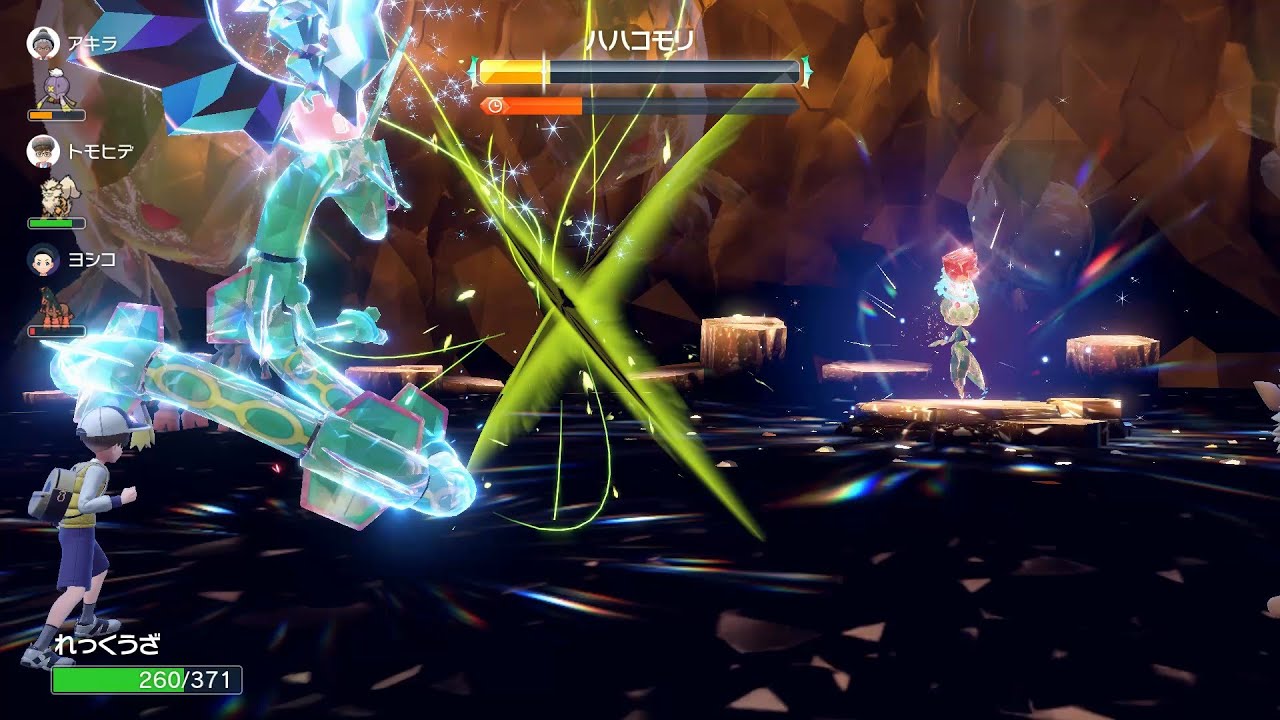This screenshot has width=1280, height=720.
Task: Select ally trainer アキラ's avatar
Action: (x=41, y=42)
